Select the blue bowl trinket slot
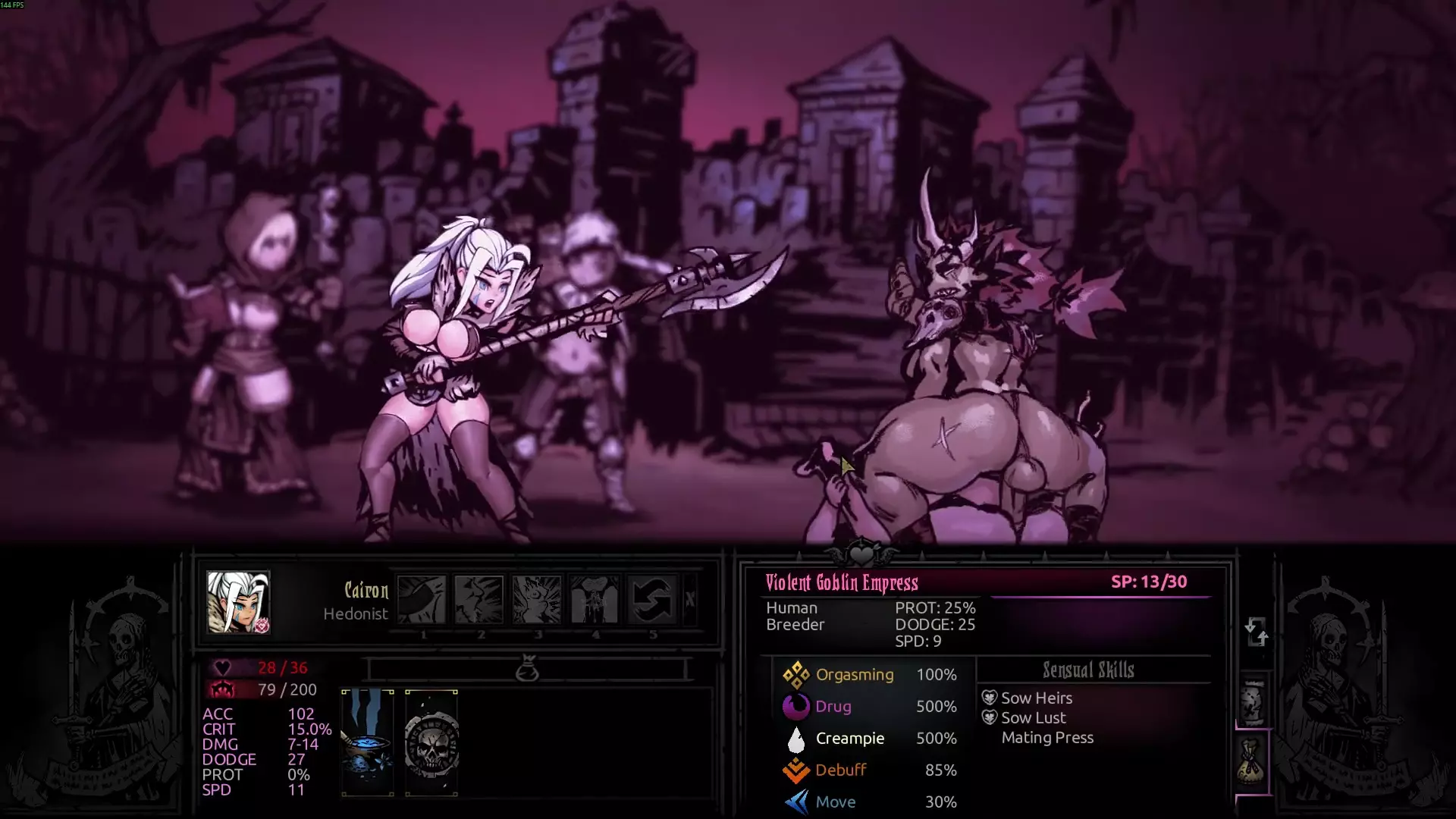This screenshot has width=1456, height=819. point(368,742)
